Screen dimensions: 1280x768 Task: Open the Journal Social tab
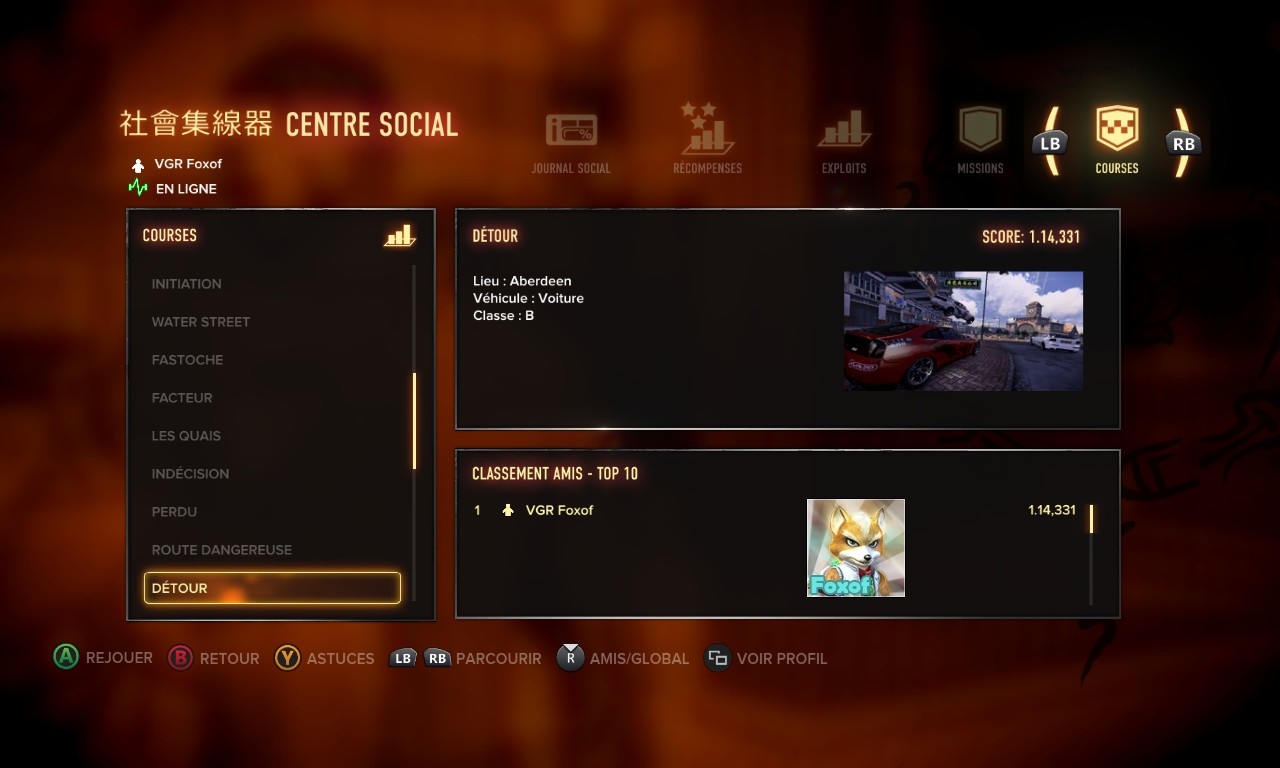(571, 143)
